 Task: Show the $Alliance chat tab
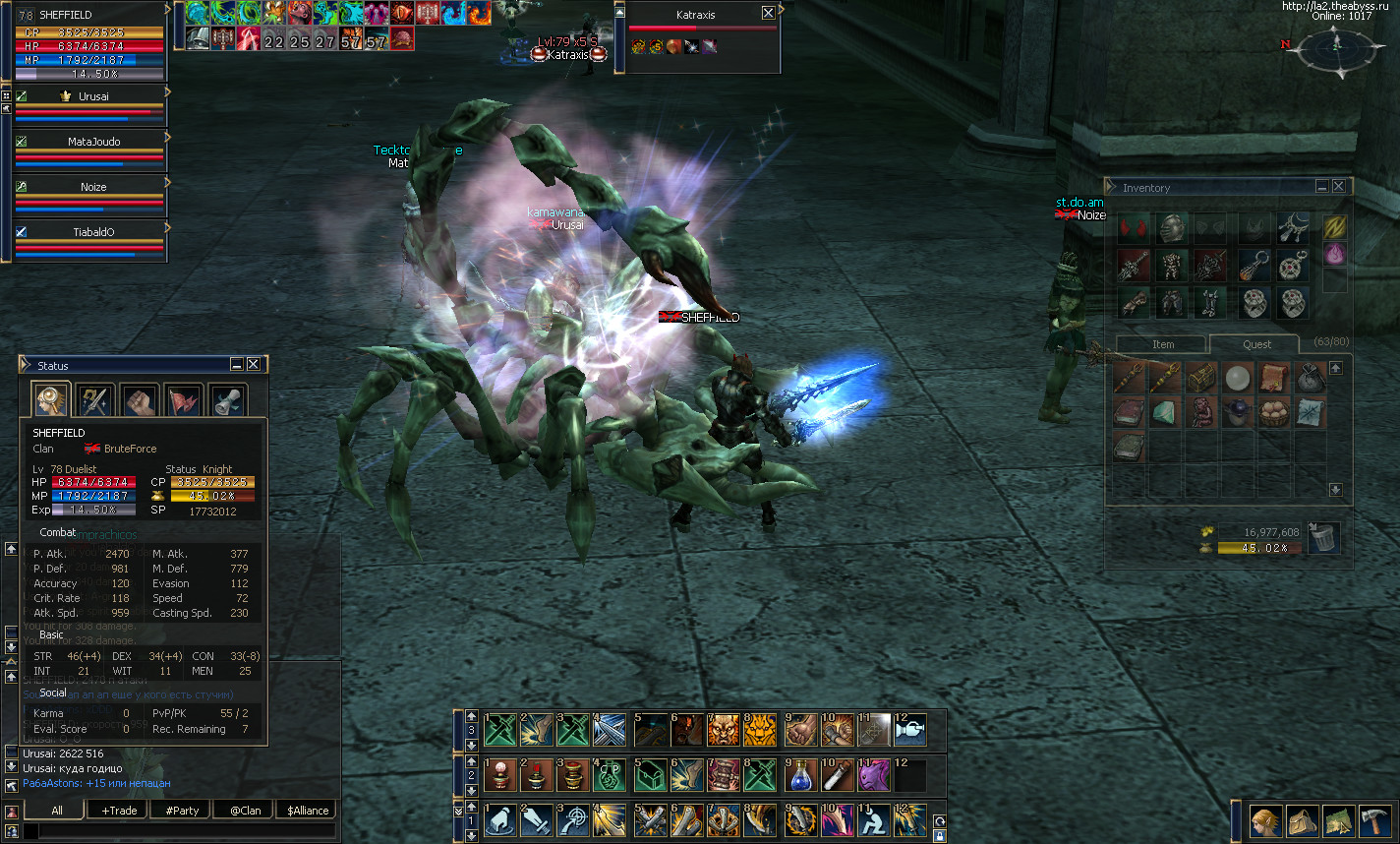[x=308, y=811]
